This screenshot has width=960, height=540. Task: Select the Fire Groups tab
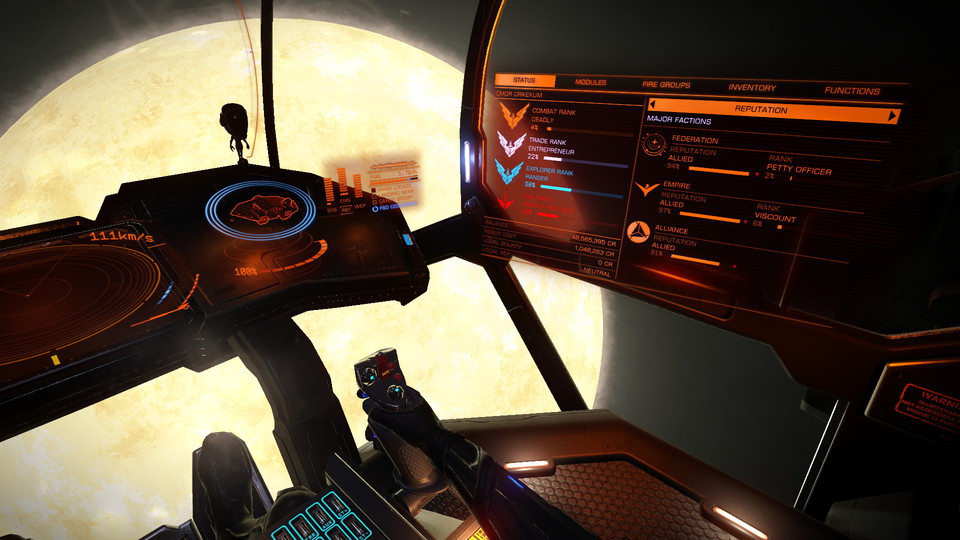(666, 85)
